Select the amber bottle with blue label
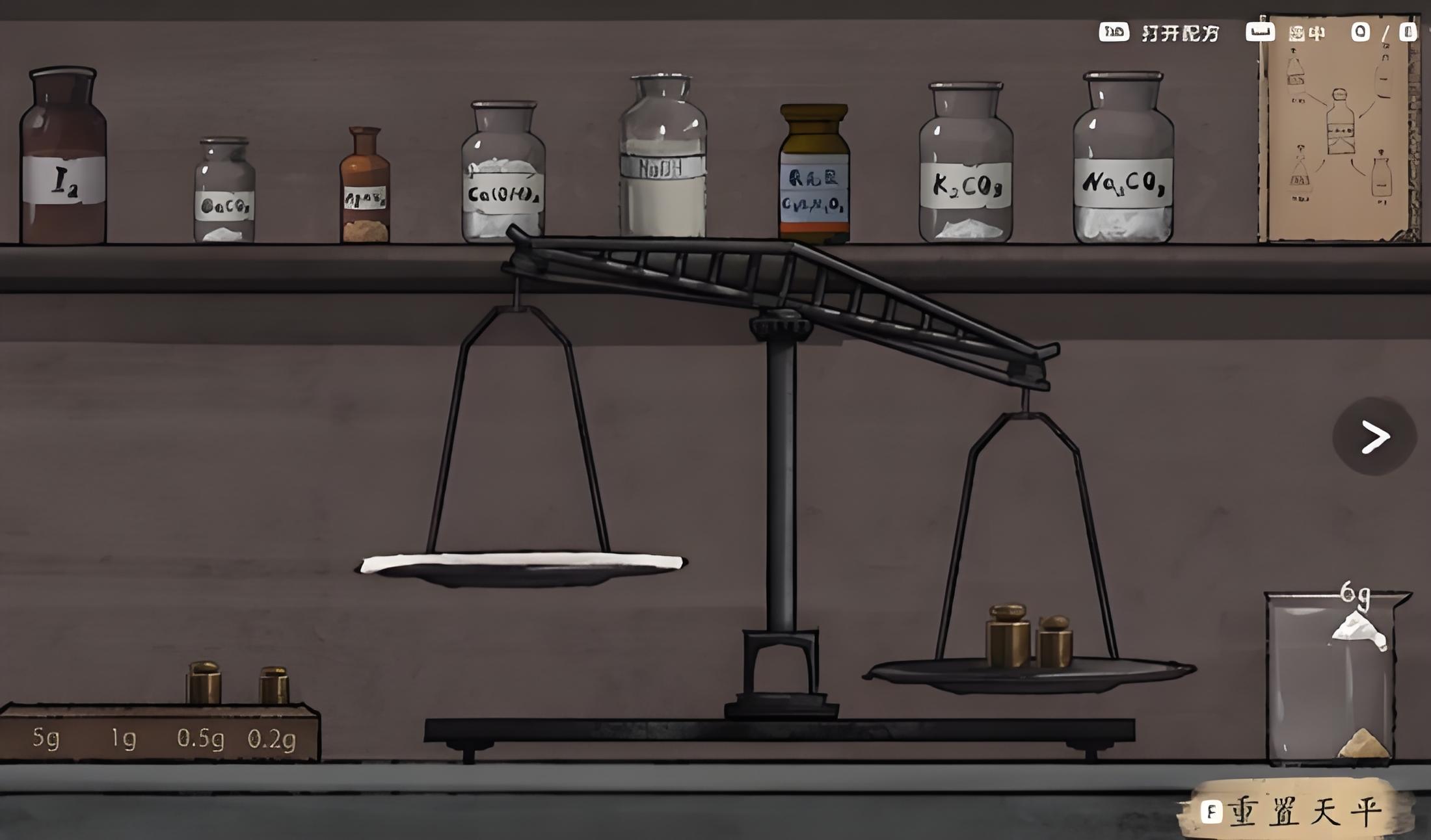Viewport: 1431px width, 840px height. pyautogui.click(x=814, y=176)
